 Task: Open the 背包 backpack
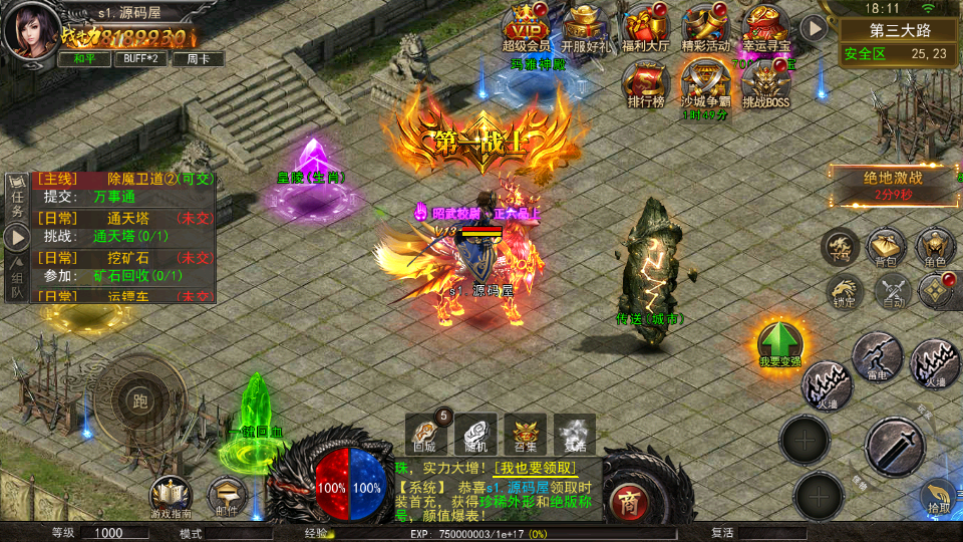coord(886,248)
